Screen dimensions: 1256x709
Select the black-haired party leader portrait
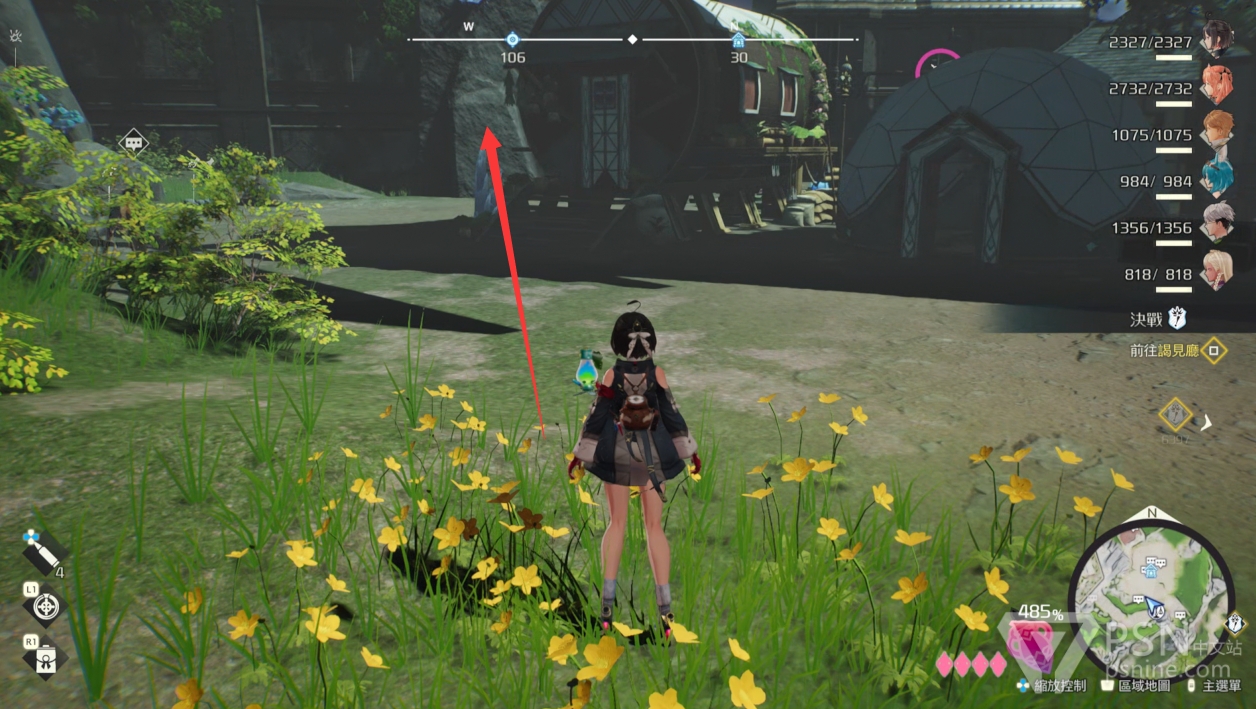click(x=1217, y=40)
